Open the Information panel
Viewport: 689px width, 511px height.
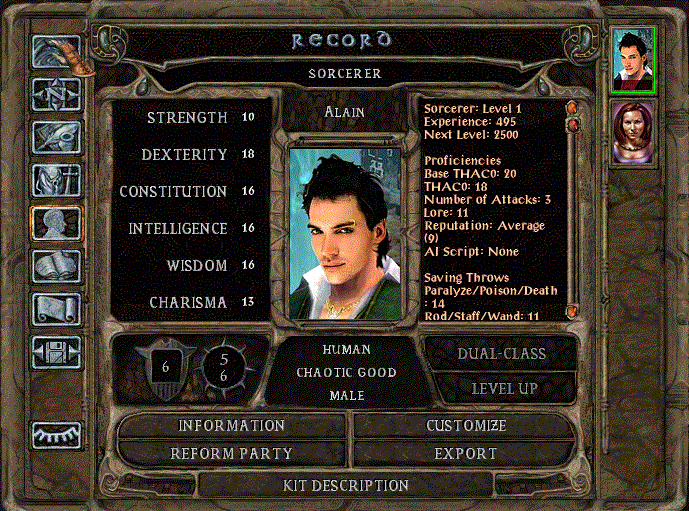click(232, 426)
